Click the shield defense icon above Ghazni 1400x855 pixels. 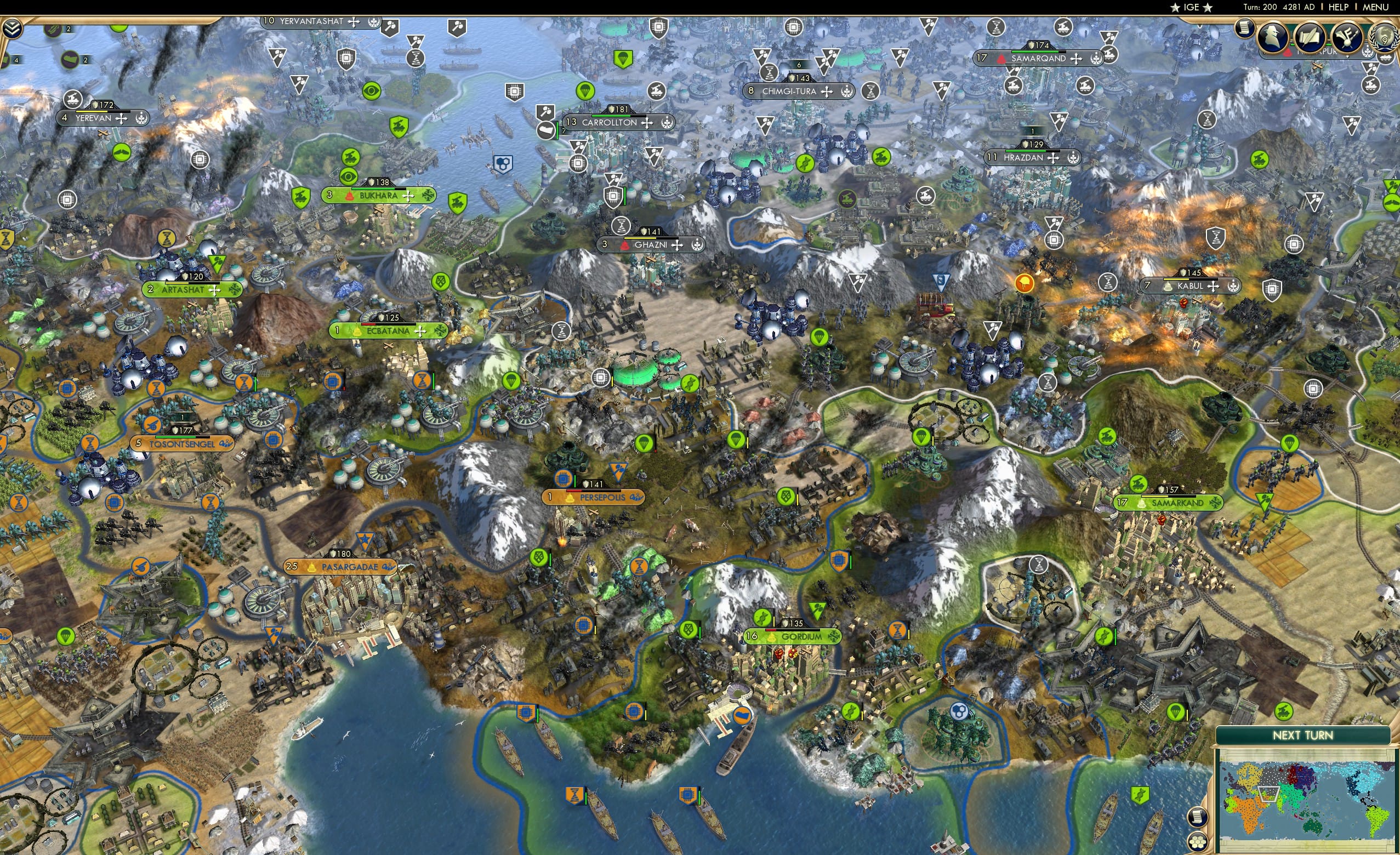644,231
